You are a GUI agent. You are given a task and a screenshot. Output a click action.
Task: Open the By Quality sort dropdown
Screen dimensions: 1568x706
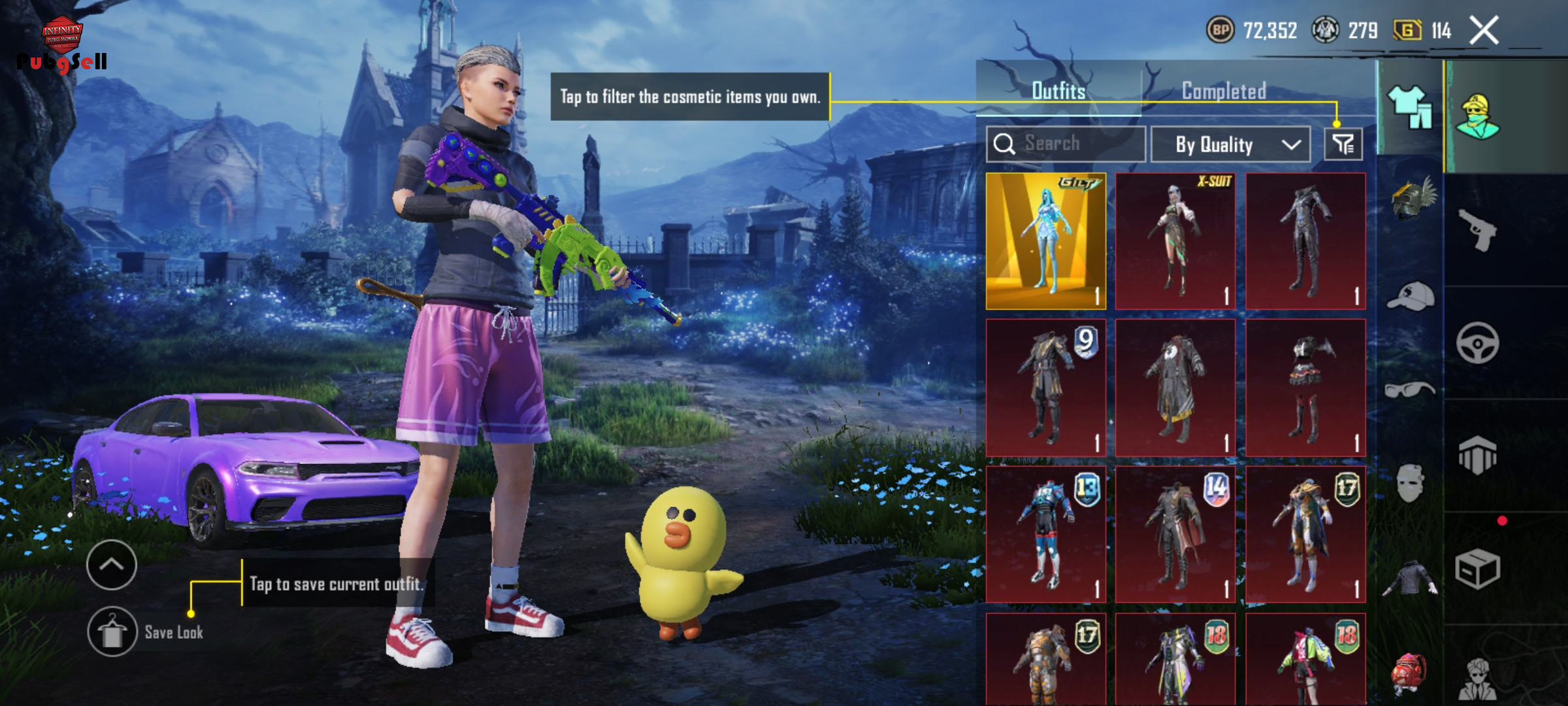tap(1230, 144)
